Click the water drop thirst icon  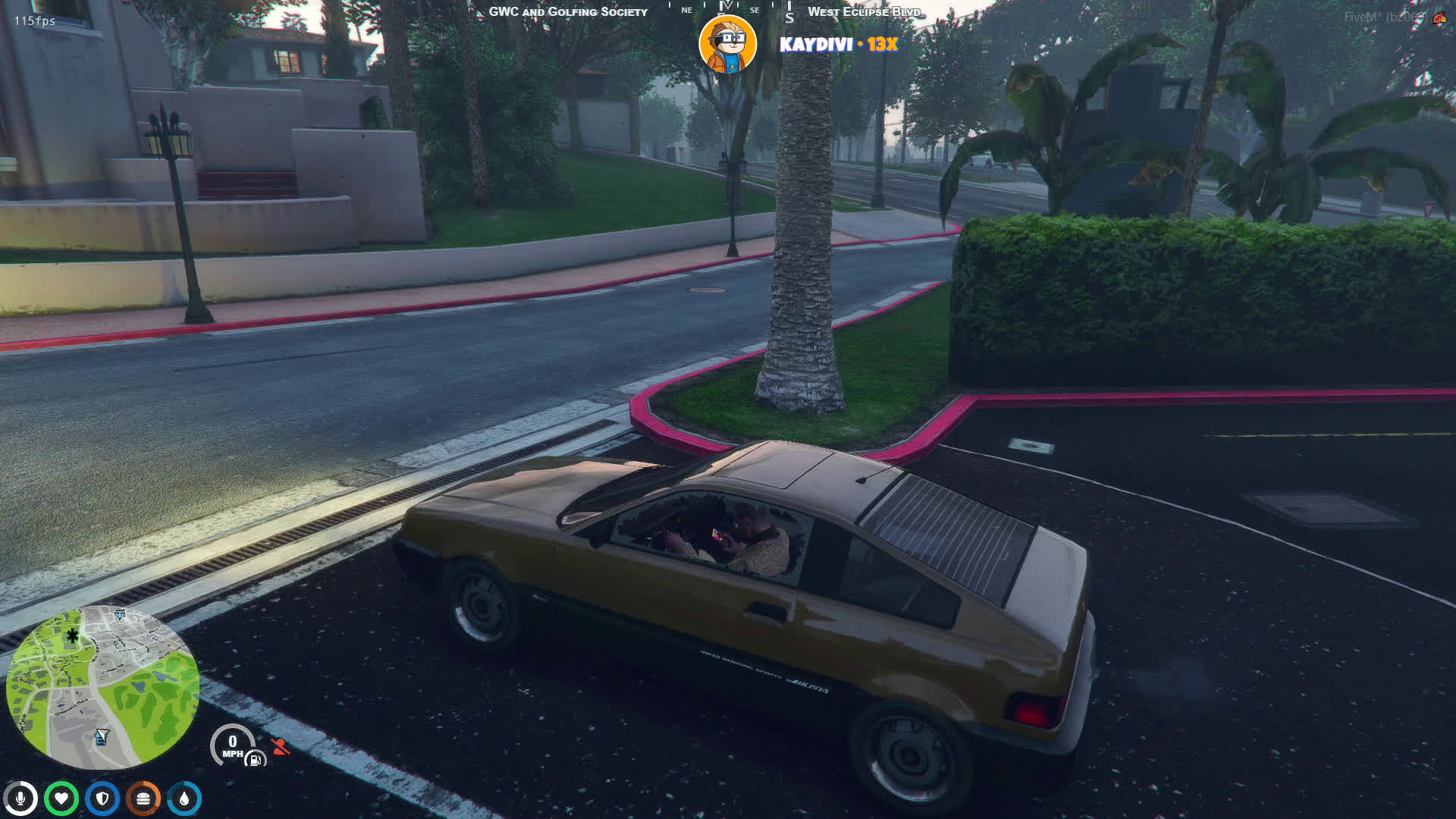coord(184,799)
